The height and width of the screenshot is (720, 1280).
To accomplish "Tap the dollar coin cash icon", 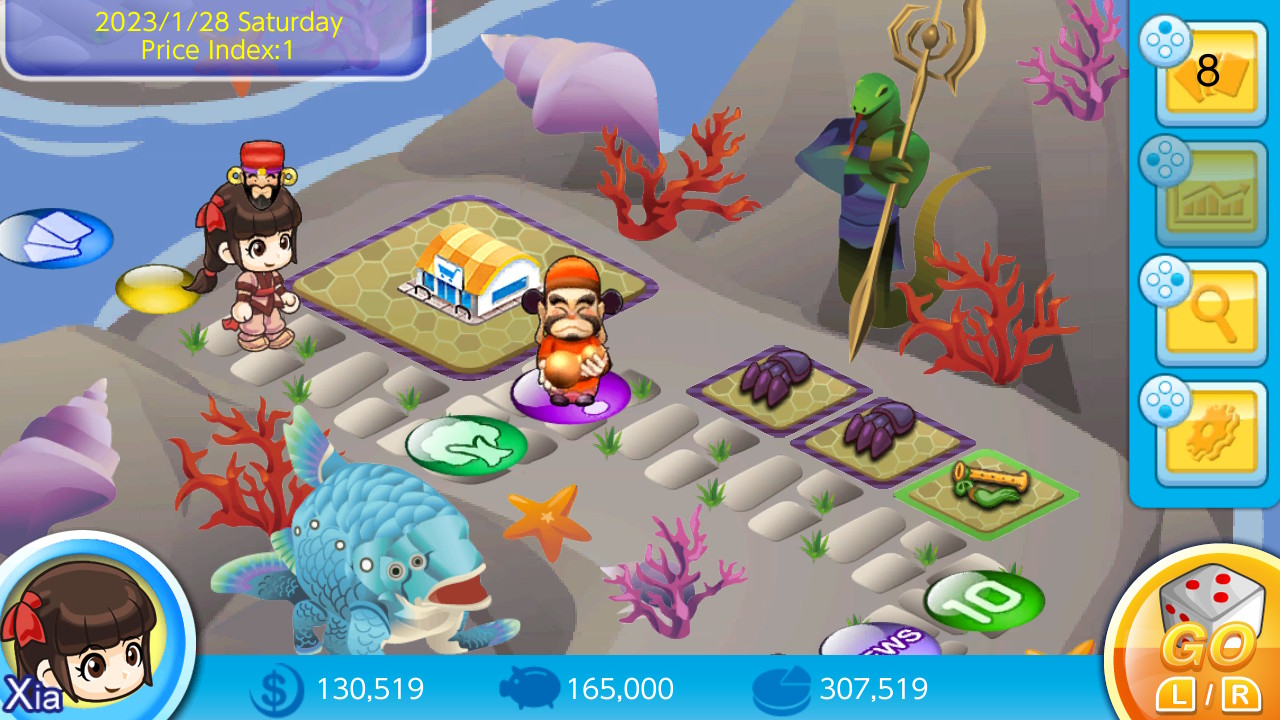I will (277, 688).
